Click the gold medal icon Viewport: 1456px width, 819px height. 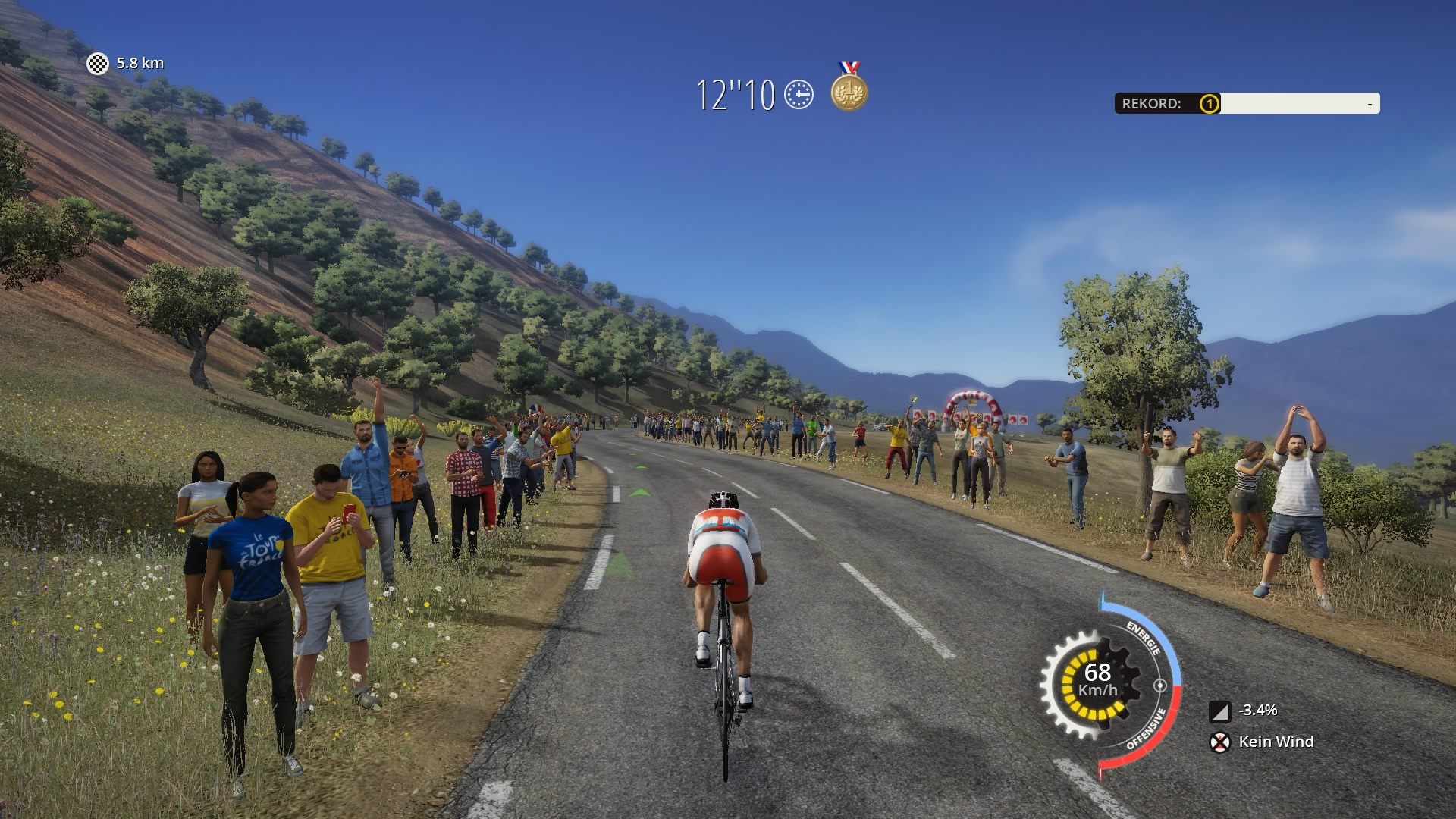[849, 91]
